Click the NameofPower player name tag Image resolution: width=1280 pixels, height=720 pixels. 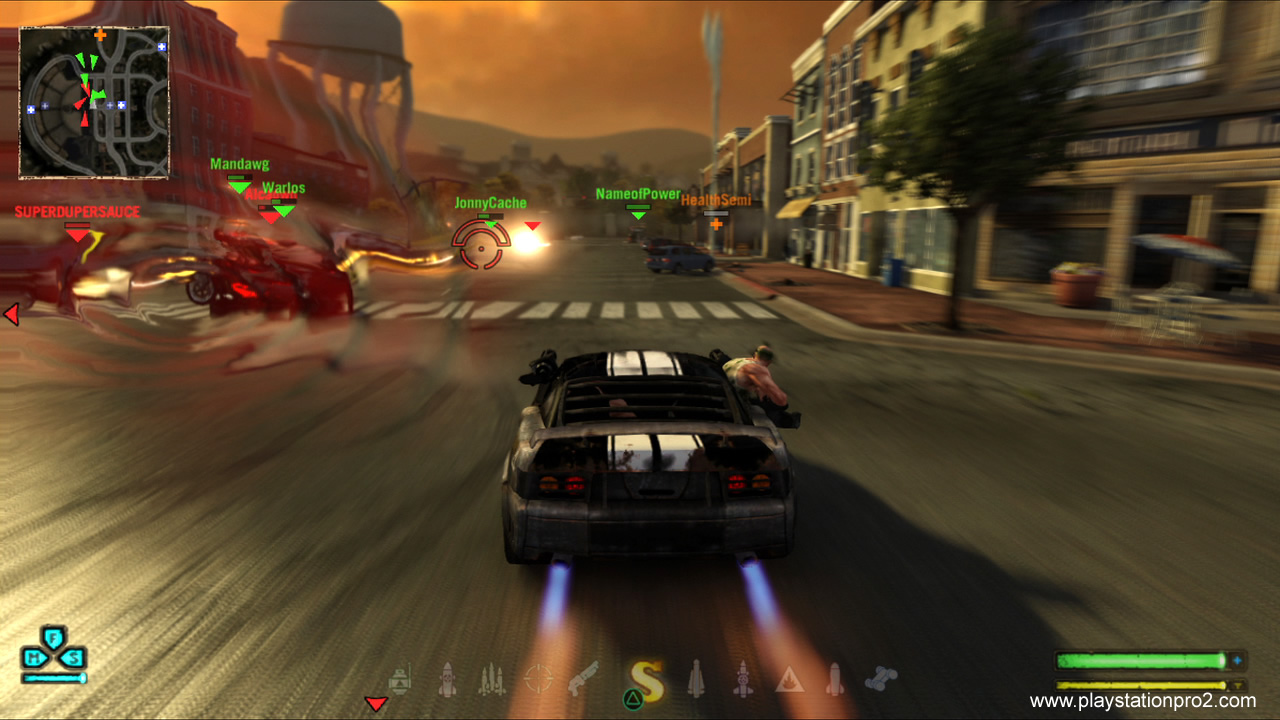pyautogui.click(x=638, y=194)
